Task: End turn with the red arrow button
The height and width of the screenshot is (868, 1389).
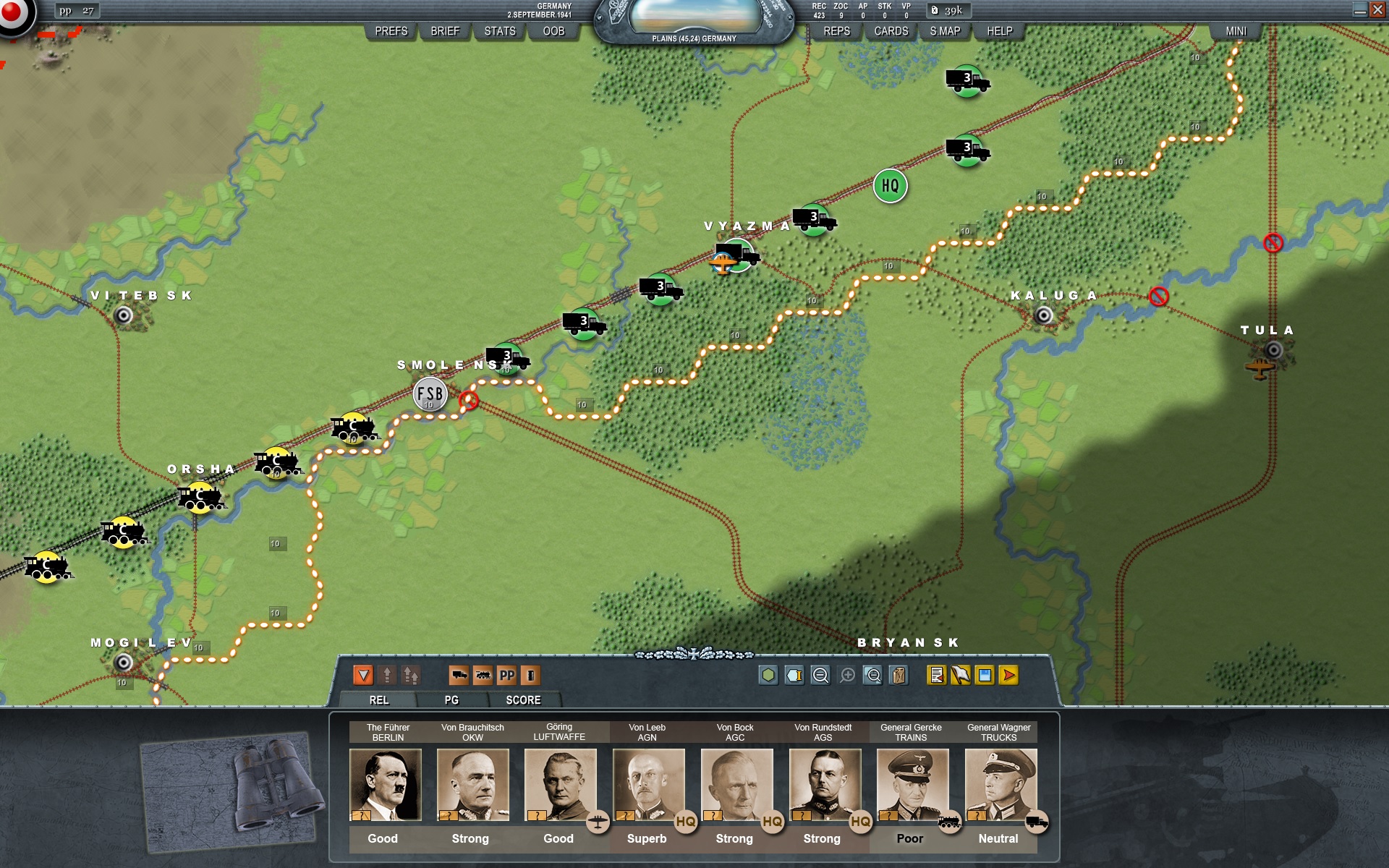Action: tap(1008, 676)
